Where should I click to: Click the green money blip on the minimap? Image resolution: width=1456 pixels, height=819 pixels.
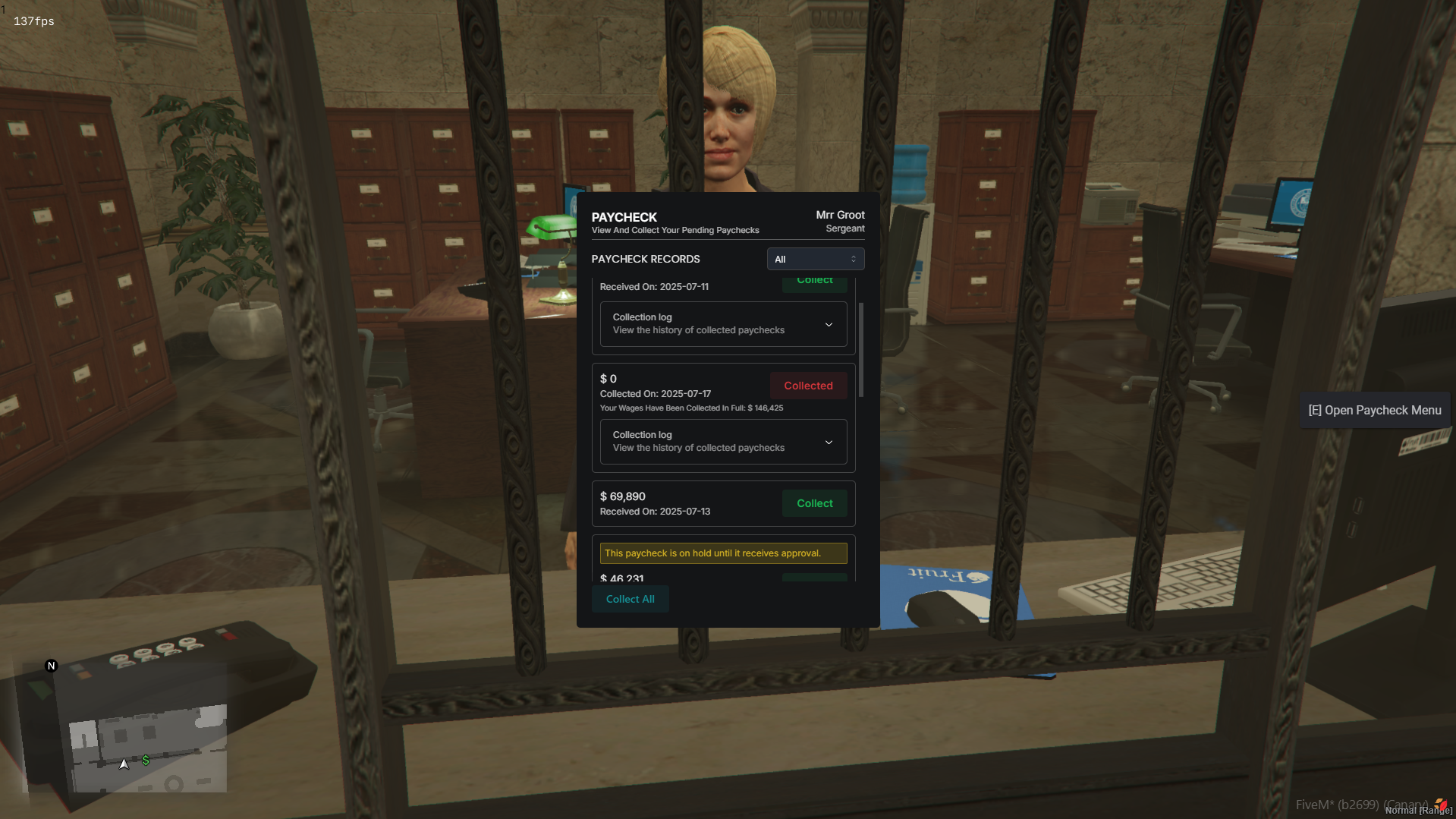[x=145, y=759]
